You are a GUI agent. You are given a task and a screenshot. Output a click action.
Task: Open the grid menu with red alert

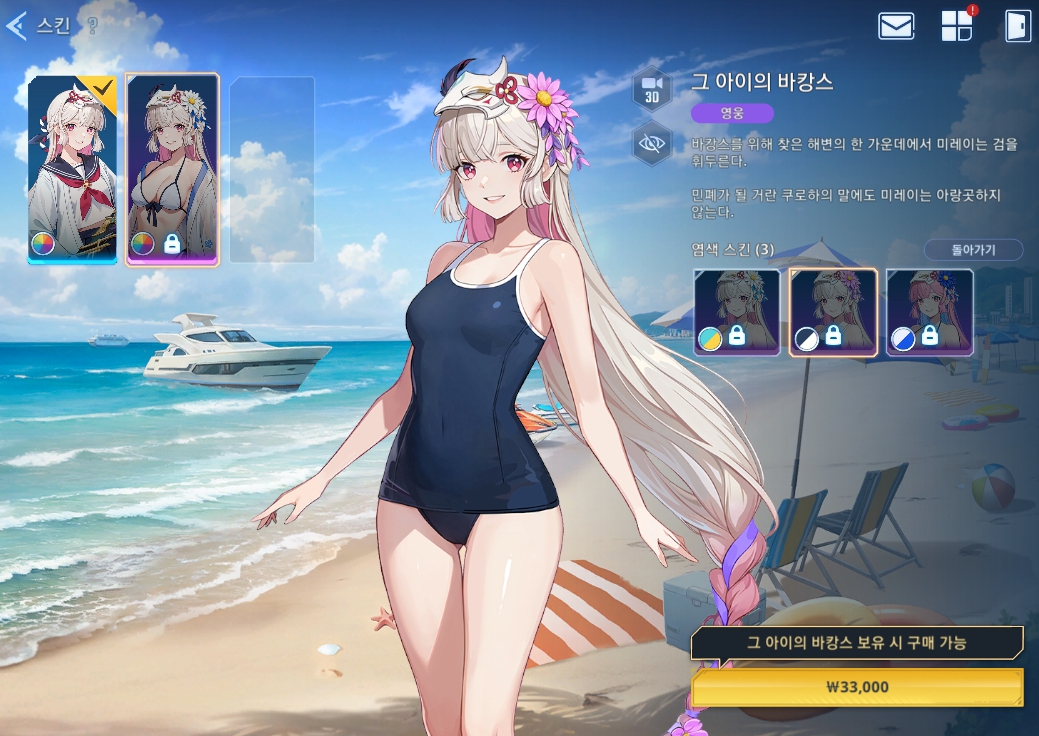pos(957,26)
